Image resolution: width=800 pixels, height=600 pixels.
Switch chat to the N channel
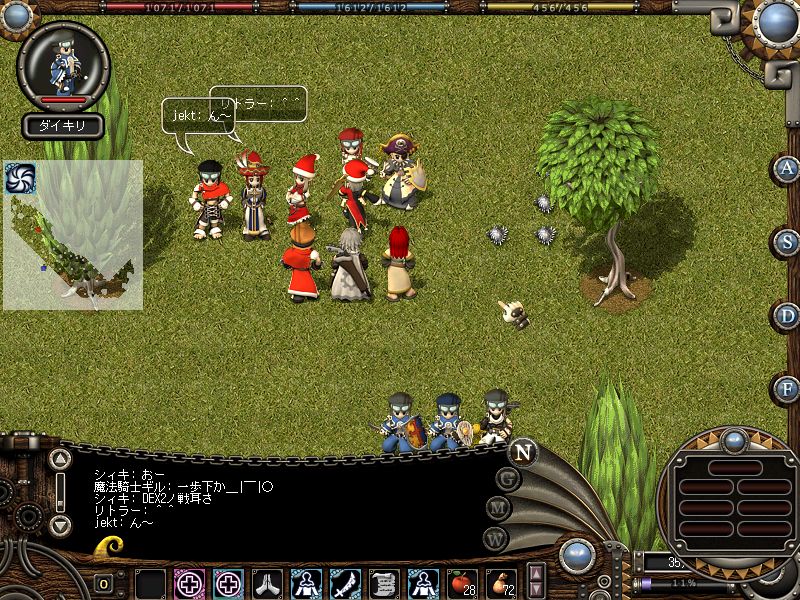coord(522,452)
